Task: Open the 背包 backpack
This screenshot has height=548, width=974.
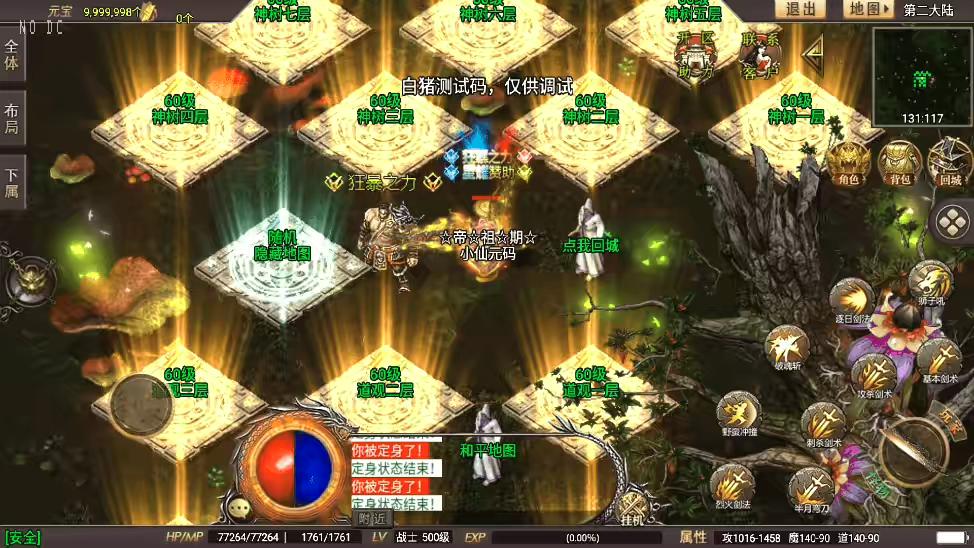Action: coord(900,161)
